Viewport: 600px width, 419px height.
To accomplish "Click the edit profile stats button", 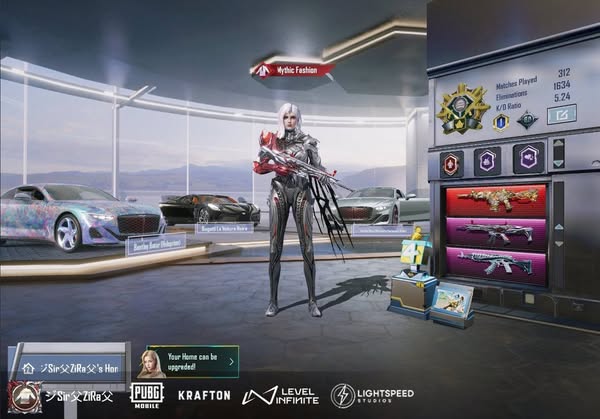I will pos(561,115).
